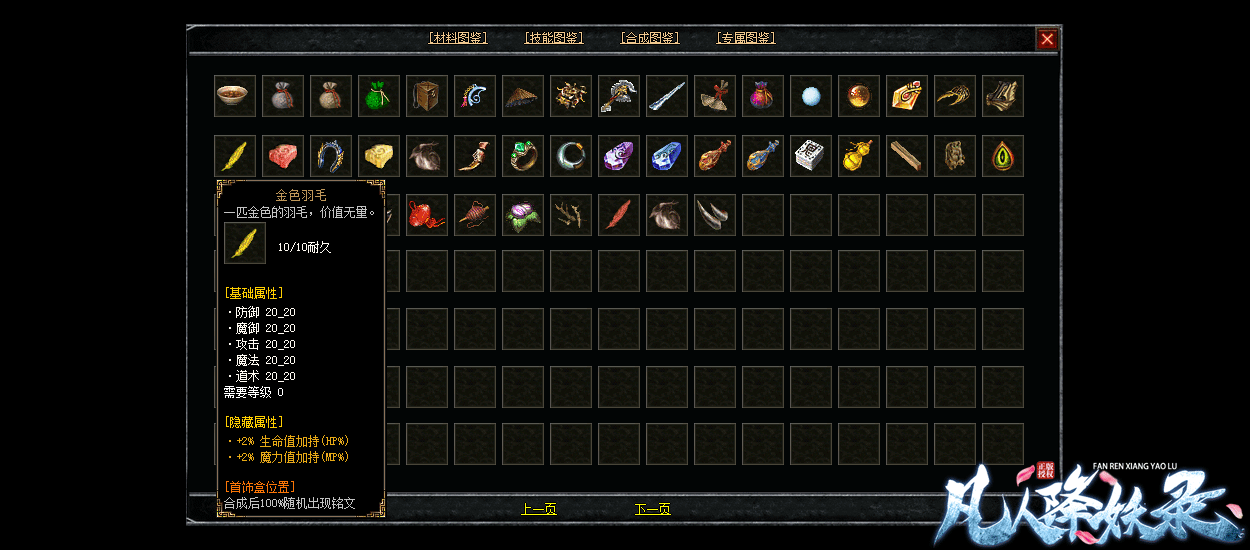Go to the next page (下一页)
Image resolution: width=1250 pixels, height=550 pixels.
coord(652,509)
